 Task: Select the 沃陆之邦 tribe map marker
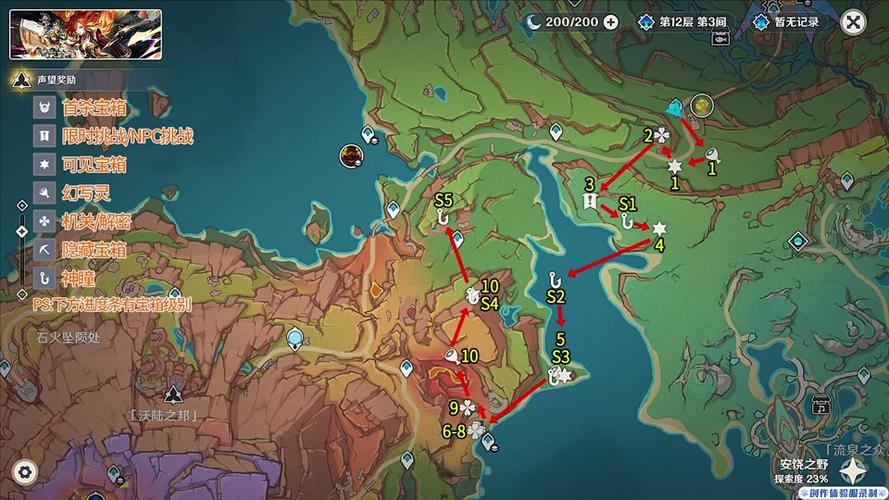click(x=174, y=393)
